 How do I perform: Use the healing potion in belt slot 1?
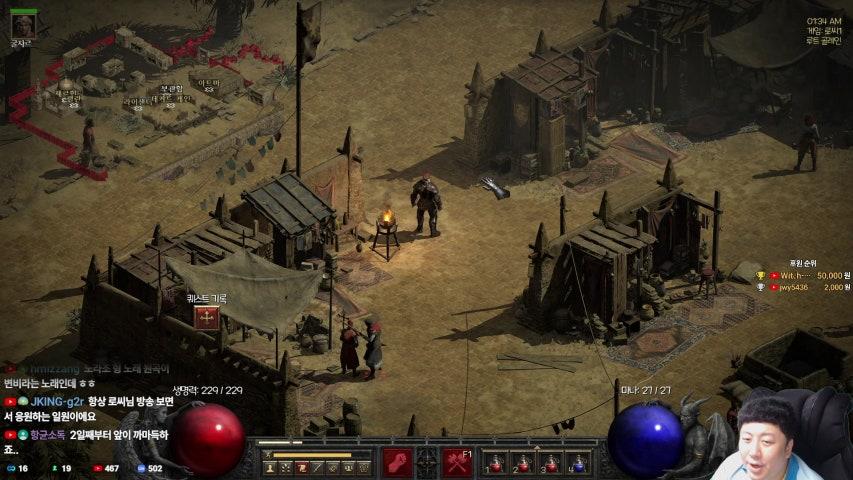496,464
